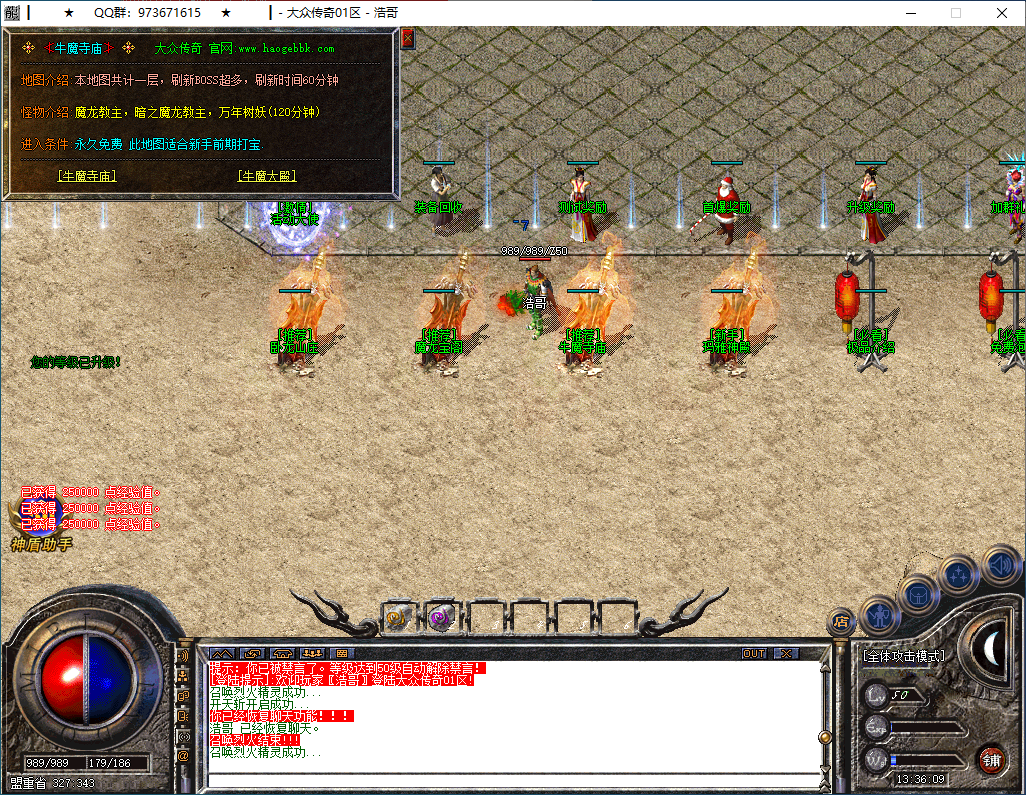Choose the 牛魔大殿 teleport link
Screen dimensions: 1026x795
click(267, 176)
